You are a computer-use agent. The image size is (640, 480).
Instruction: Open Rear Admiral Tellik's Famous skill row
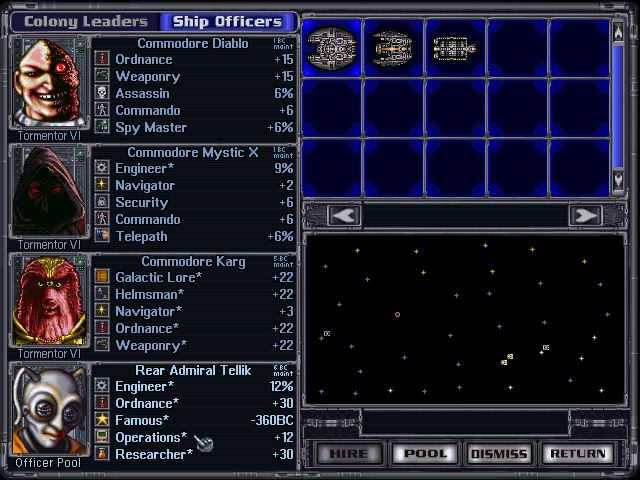(195, 420)
